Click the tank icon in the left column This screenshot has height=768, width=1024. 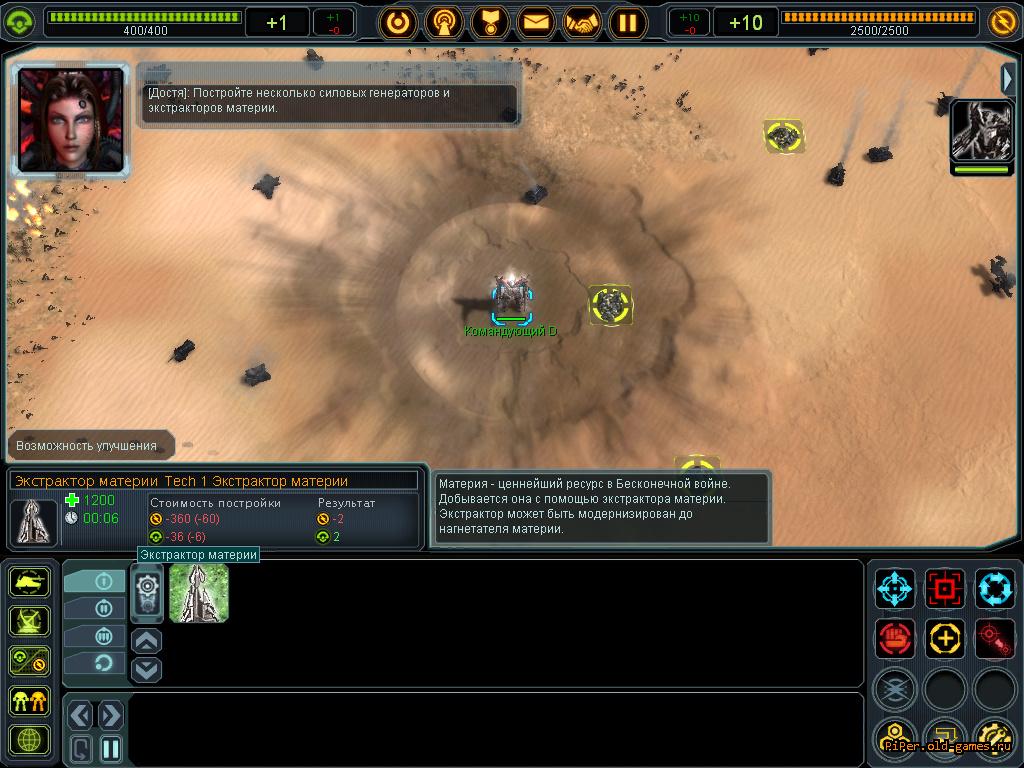coord(30,582)
